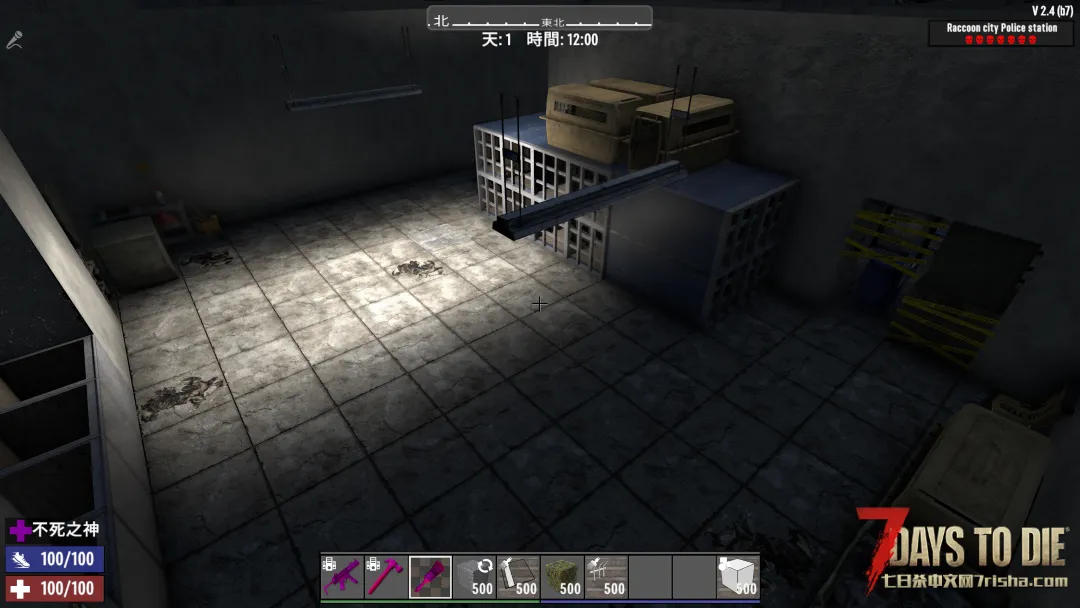Select the white cube block slot
The height and width of the screenshot is (608, 1080).
(x=738, y=577)
